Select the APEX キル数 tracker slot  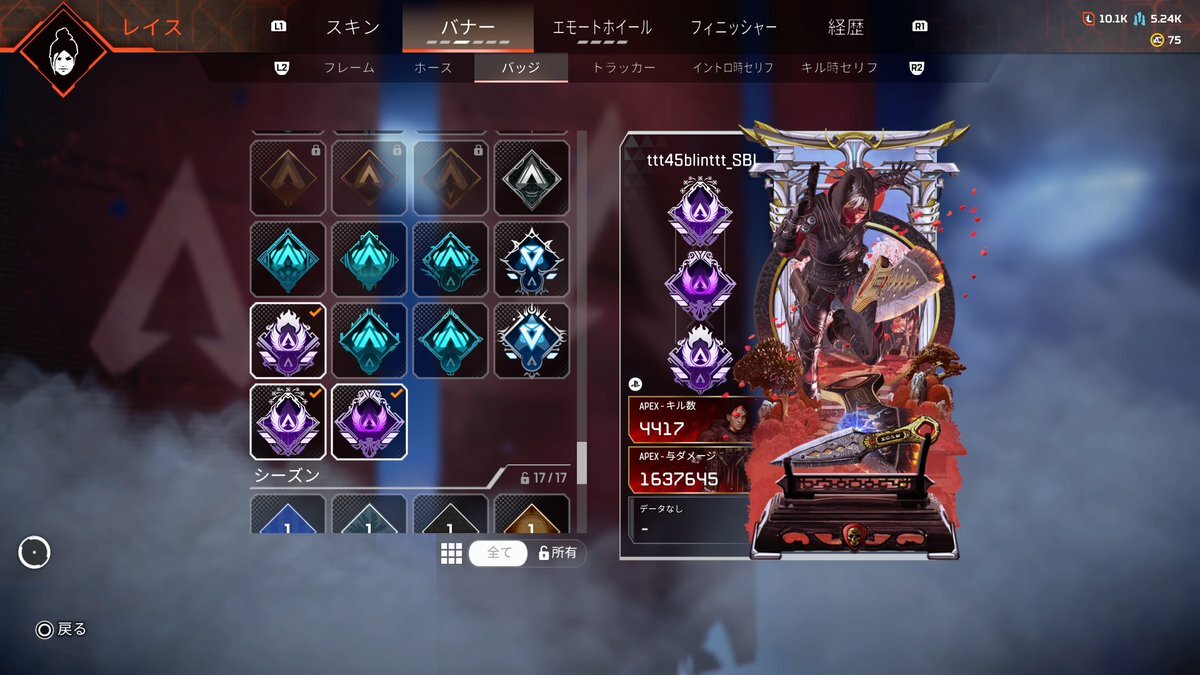coord(690,419)
